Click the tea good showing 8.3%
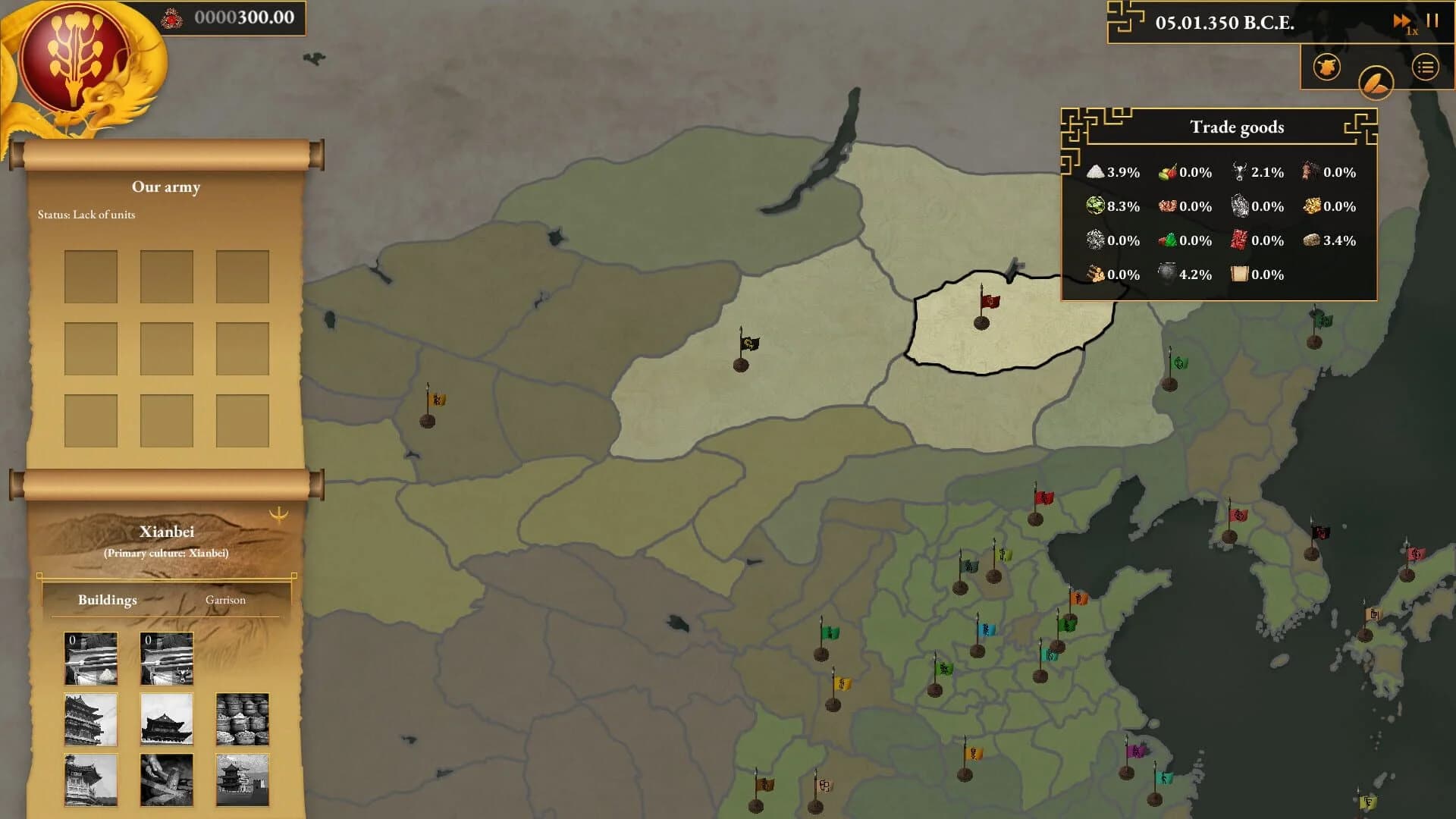 coord(1094,206)
